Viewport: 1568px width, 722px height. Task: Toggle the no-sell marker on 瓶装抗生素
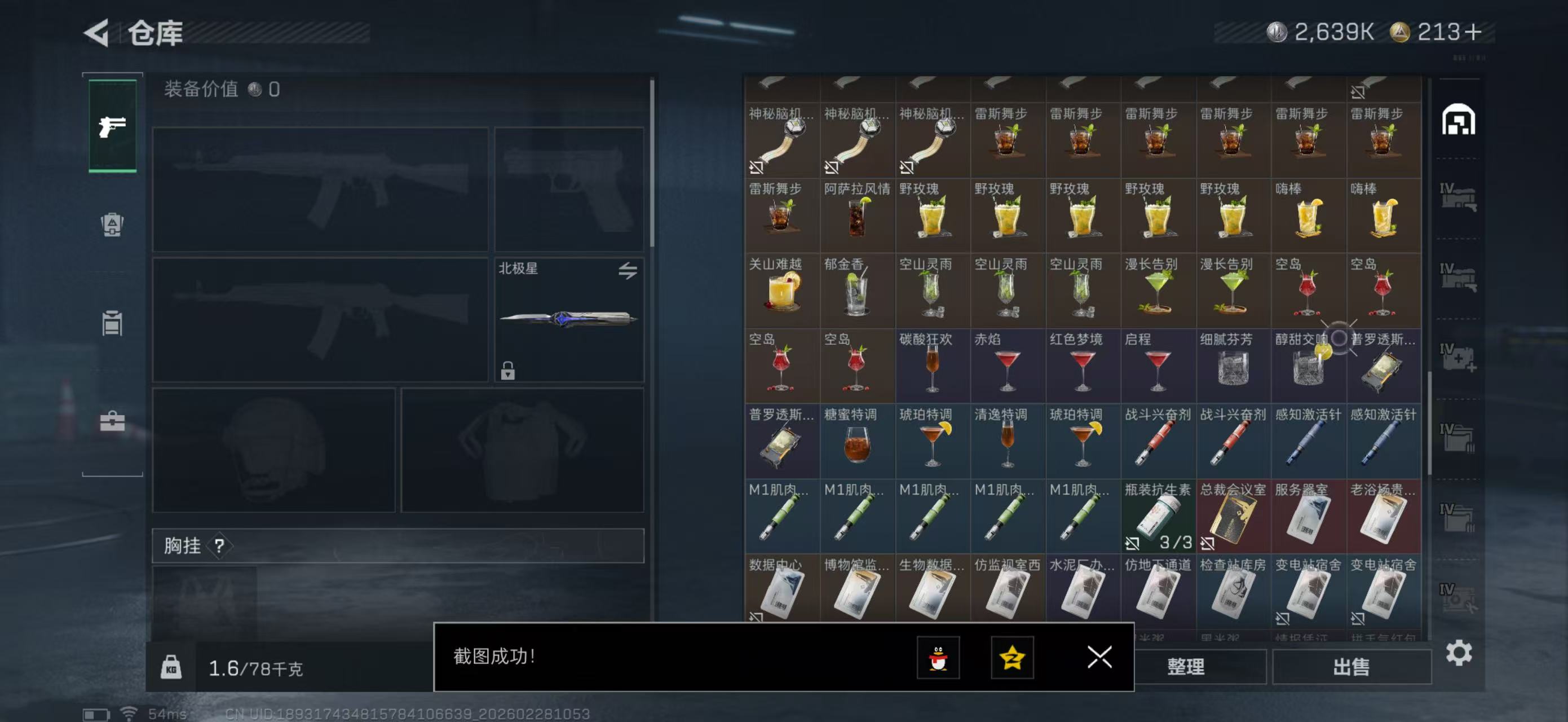tap(1133, 543)
